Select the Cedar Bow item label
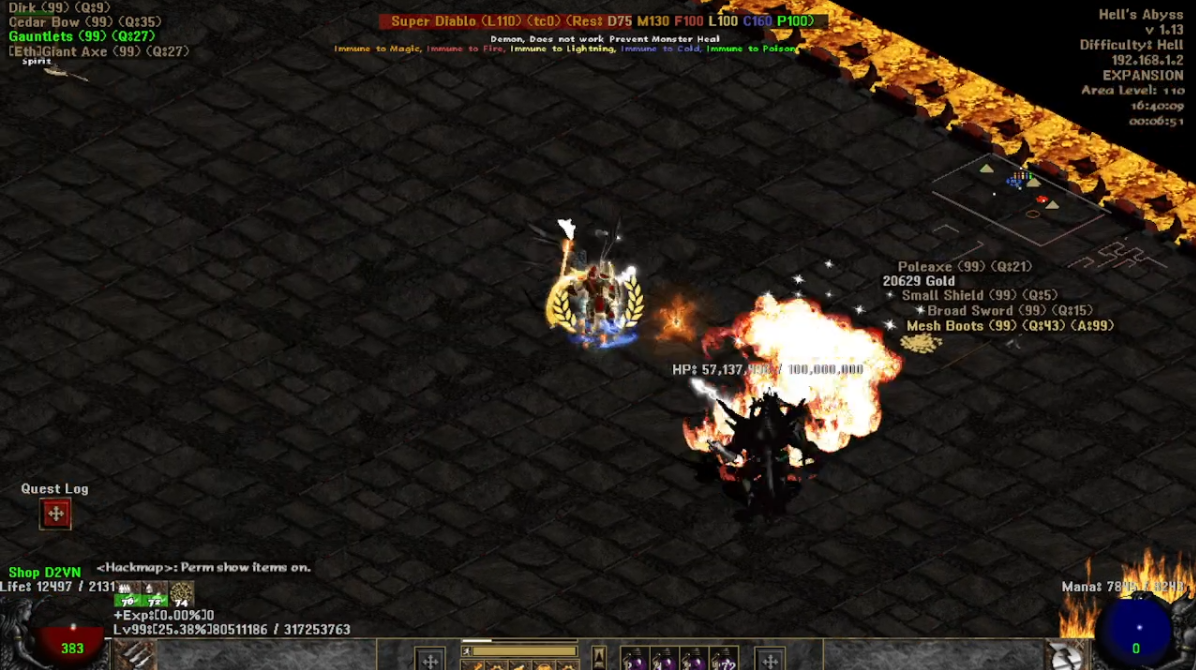 [x=84, y=22]
